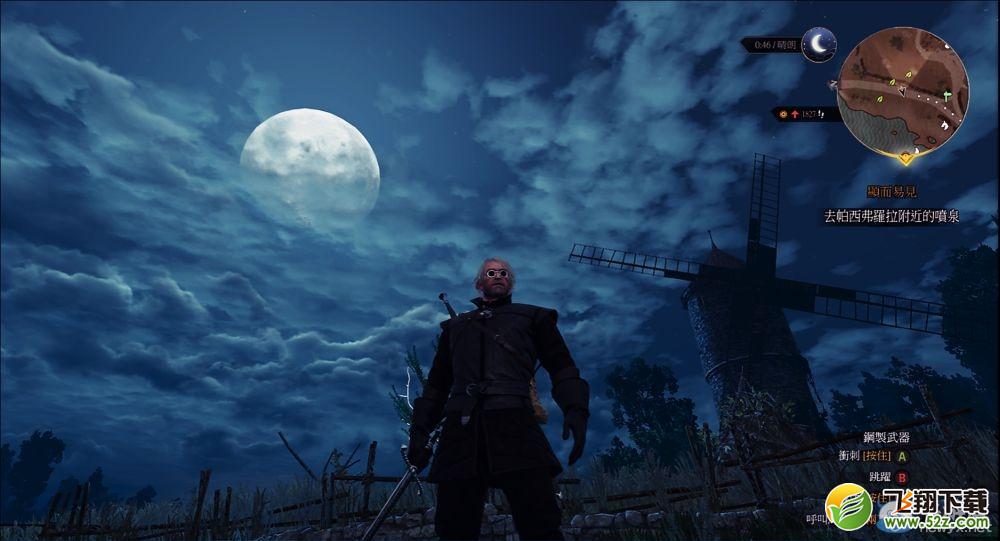
Task: Click the golden objective marker below the minimap
Action: pos(907,157)
